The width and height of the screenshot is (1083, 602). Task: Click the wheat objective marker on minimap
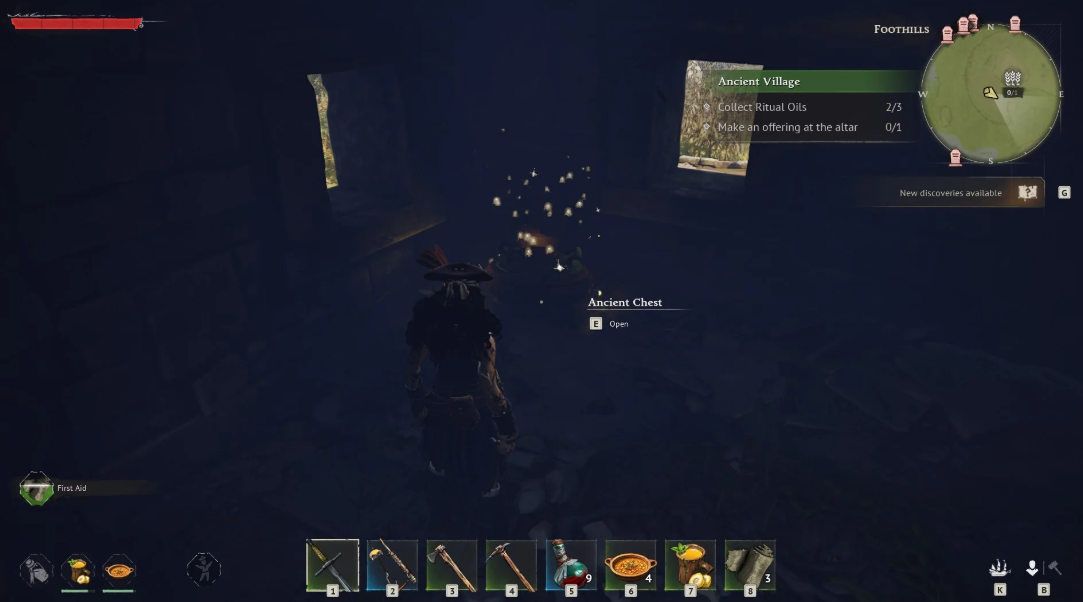point(1012,80)
